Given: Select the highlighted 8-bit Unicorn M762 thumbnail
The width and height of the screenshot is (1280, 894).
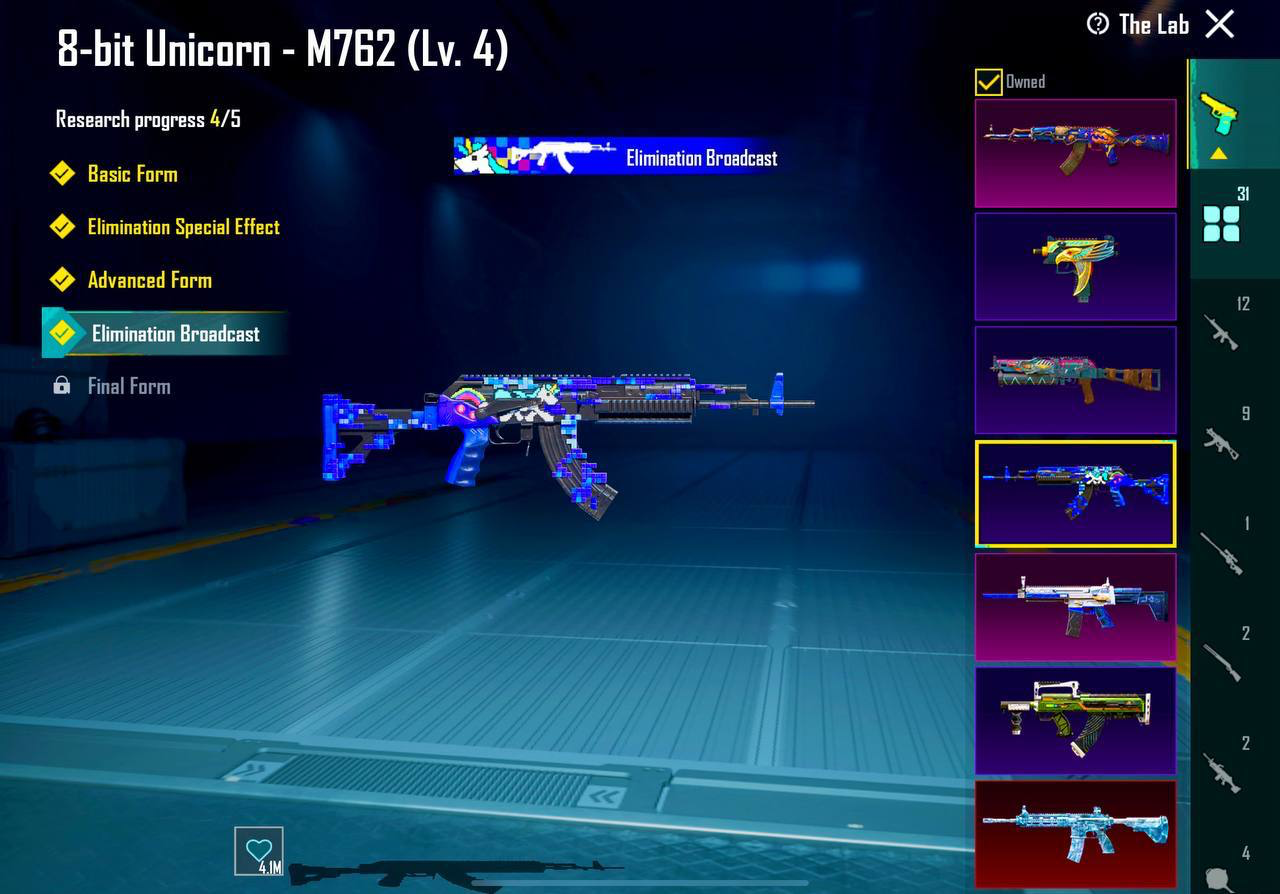Looking at the screenshot, I should pos(1075,493).
